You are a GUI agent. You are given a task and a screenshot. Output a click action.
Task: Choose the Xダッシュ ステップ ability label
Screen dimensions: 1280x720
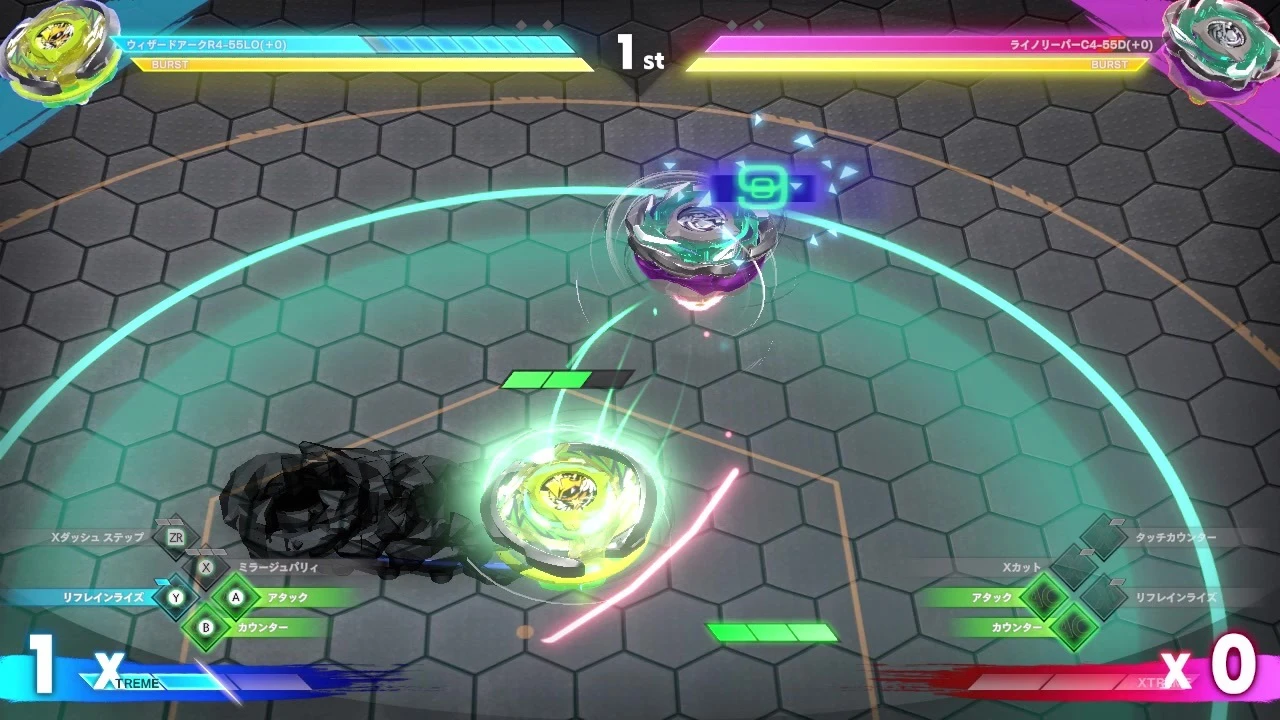[x=98, y=537]
